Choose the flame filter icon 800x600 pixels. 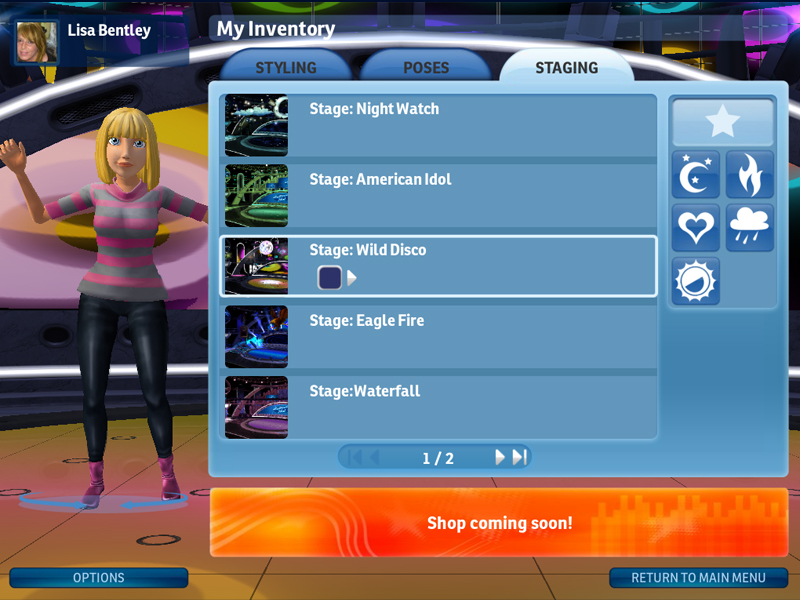[x=749, y=175]
